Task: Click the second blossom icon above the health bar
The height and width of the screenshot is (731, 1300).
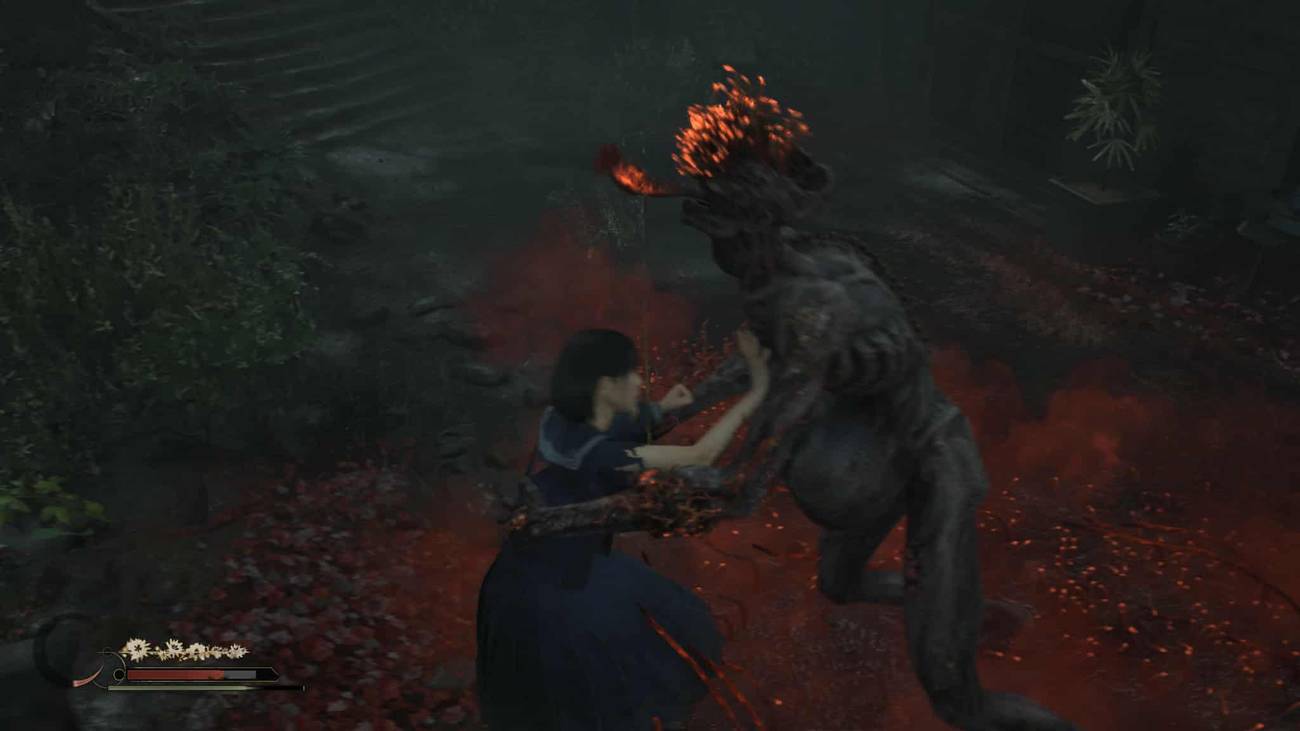Action: (x=175, y=647)
